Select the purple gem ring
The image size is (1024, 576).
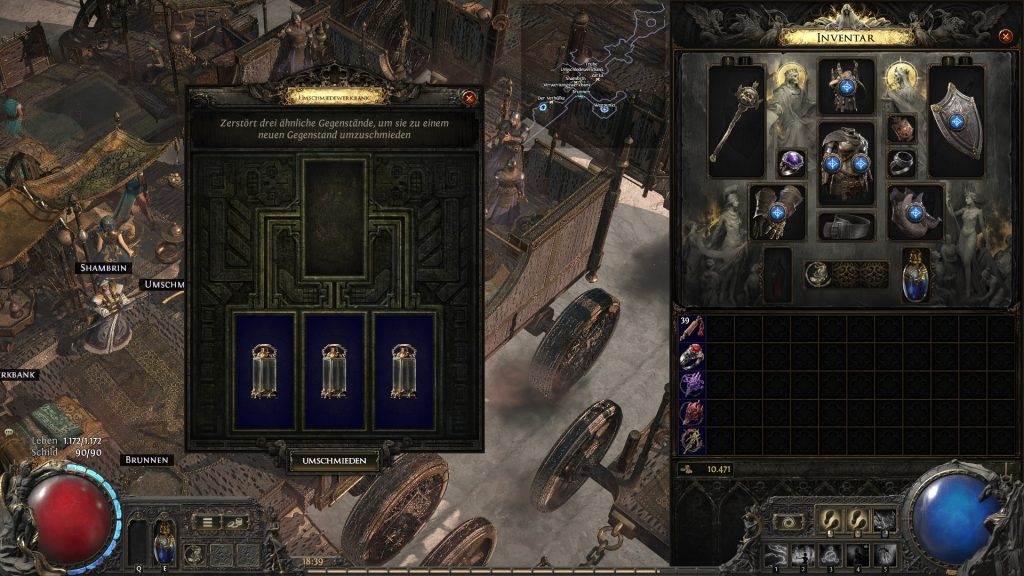tap(792, 164)
